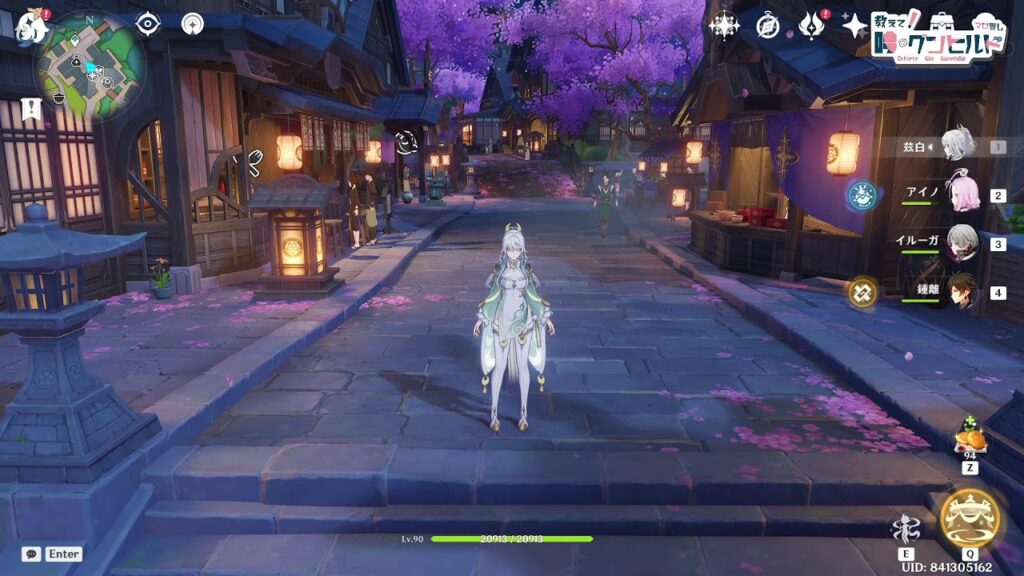This screenshot has width=1024, height=576.
Task: Open the quest marker exclamation icon
Action: click(31, 108)
